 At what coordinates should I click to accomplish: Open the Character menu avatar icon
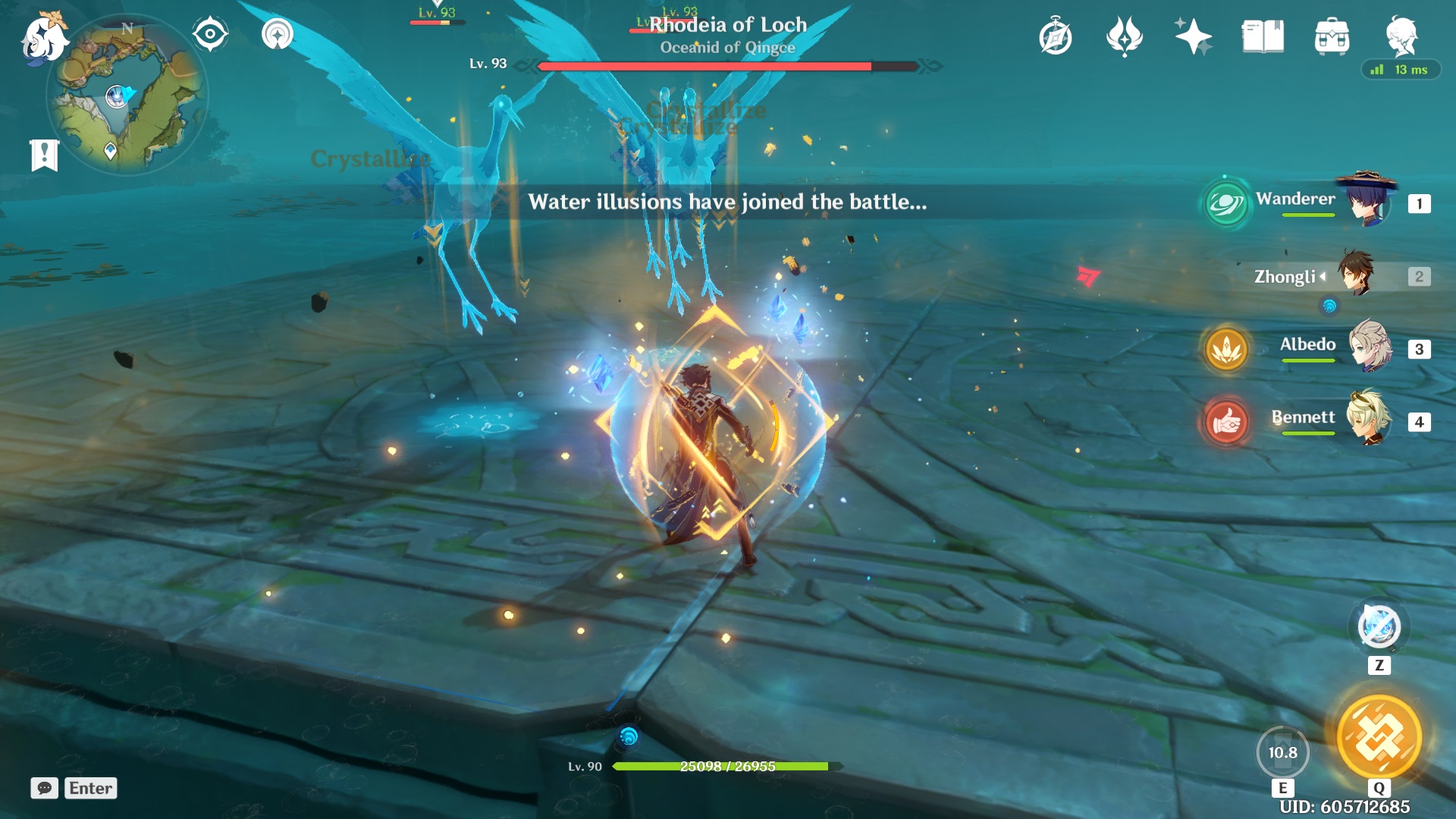click(x=1404, y=36)
